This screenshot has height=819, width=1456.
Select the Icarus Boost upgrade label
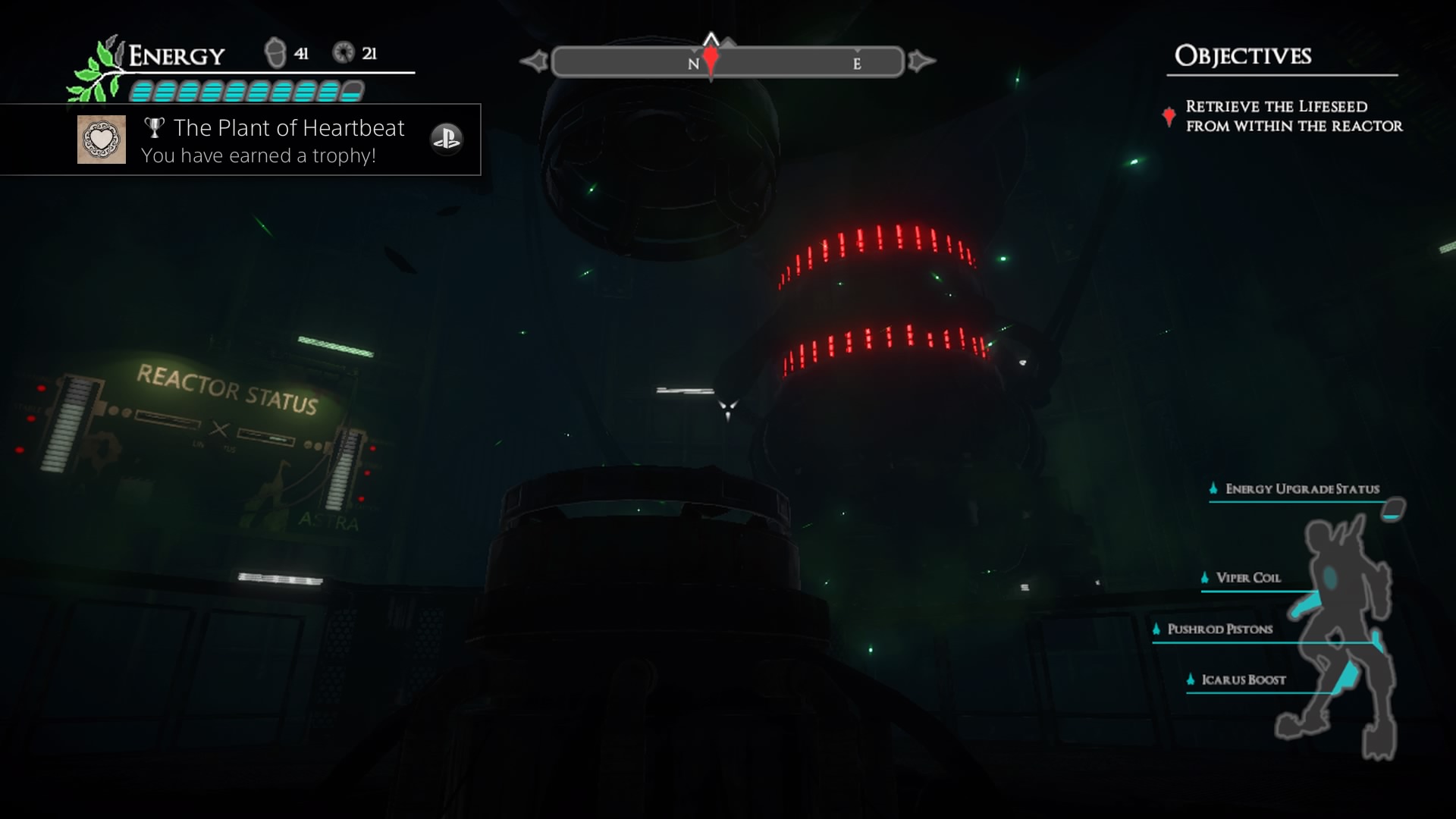click(1243, 680)
